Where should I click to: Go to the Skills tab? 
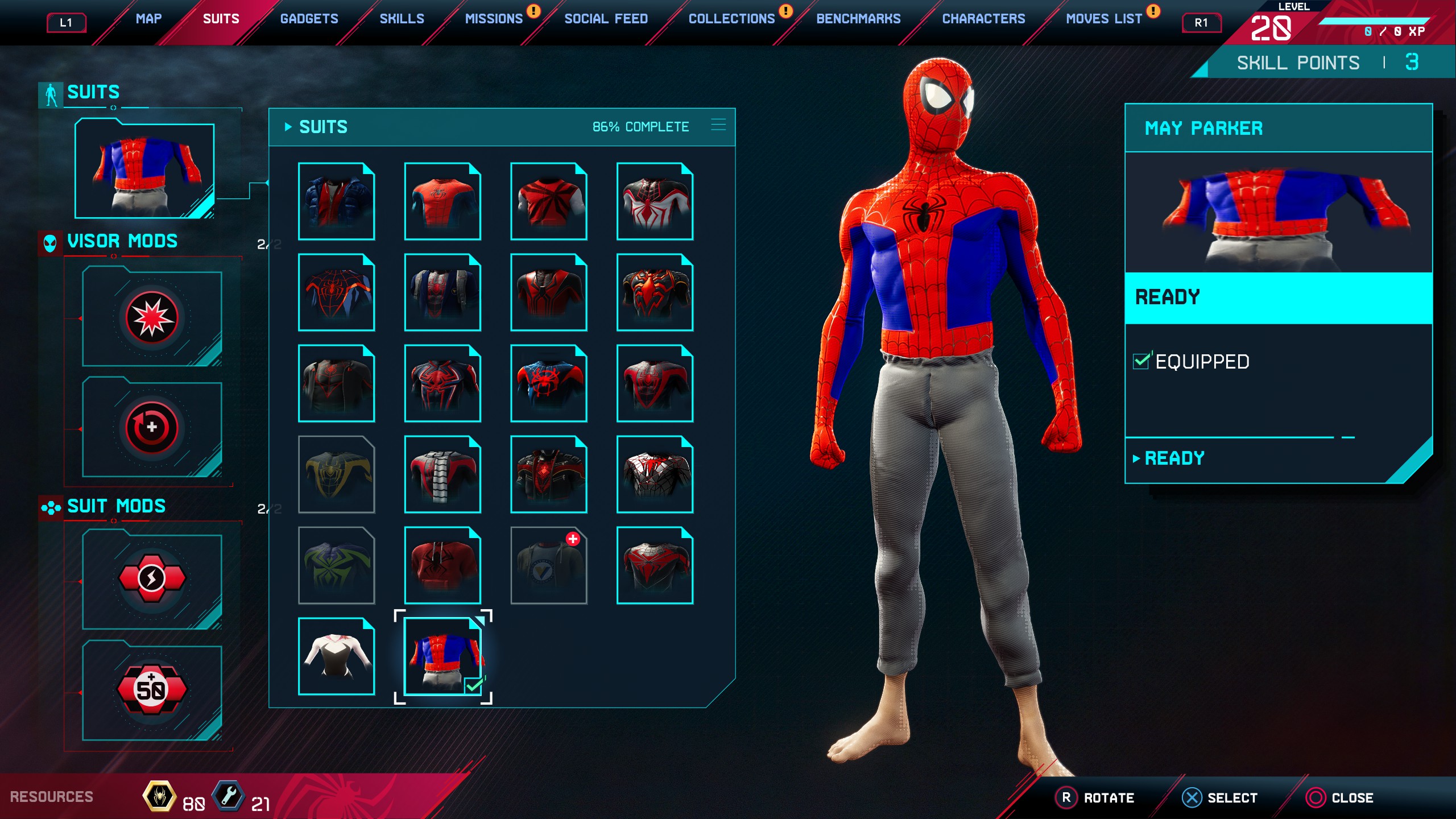coord(402,19)
